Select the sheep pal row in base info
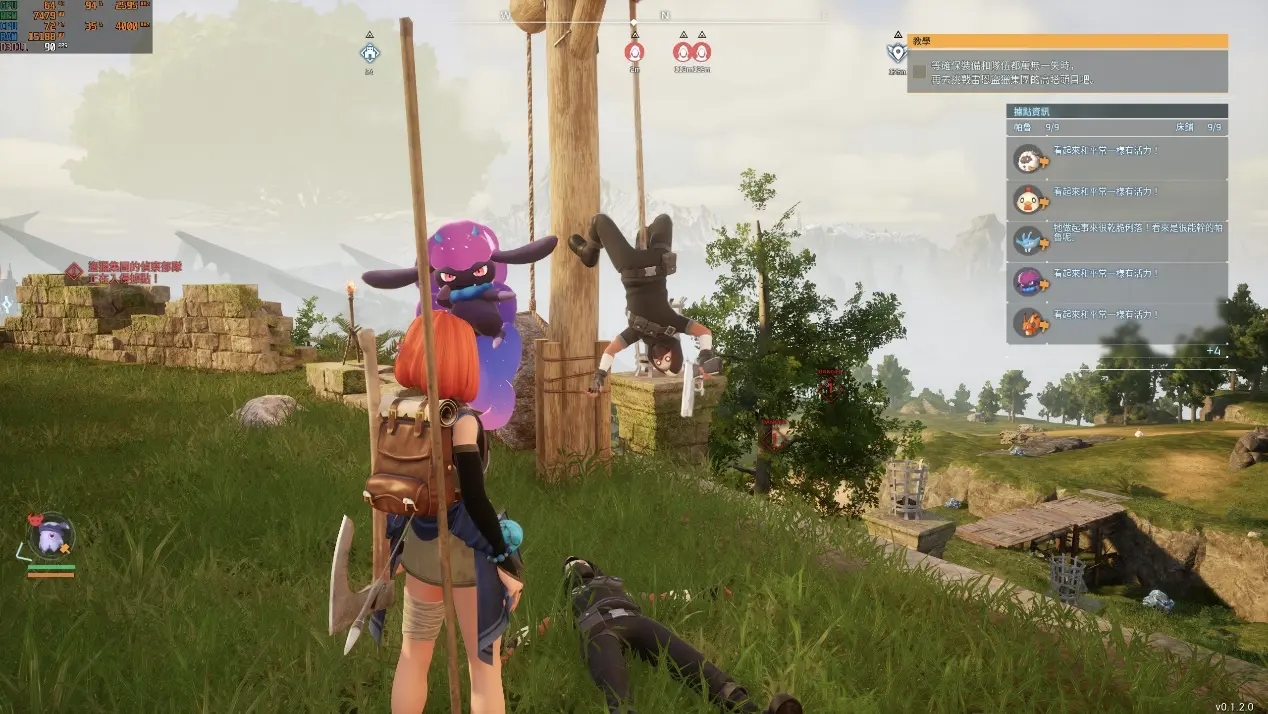Screen dimensions: 1268x714 (x=1116, y=158)
